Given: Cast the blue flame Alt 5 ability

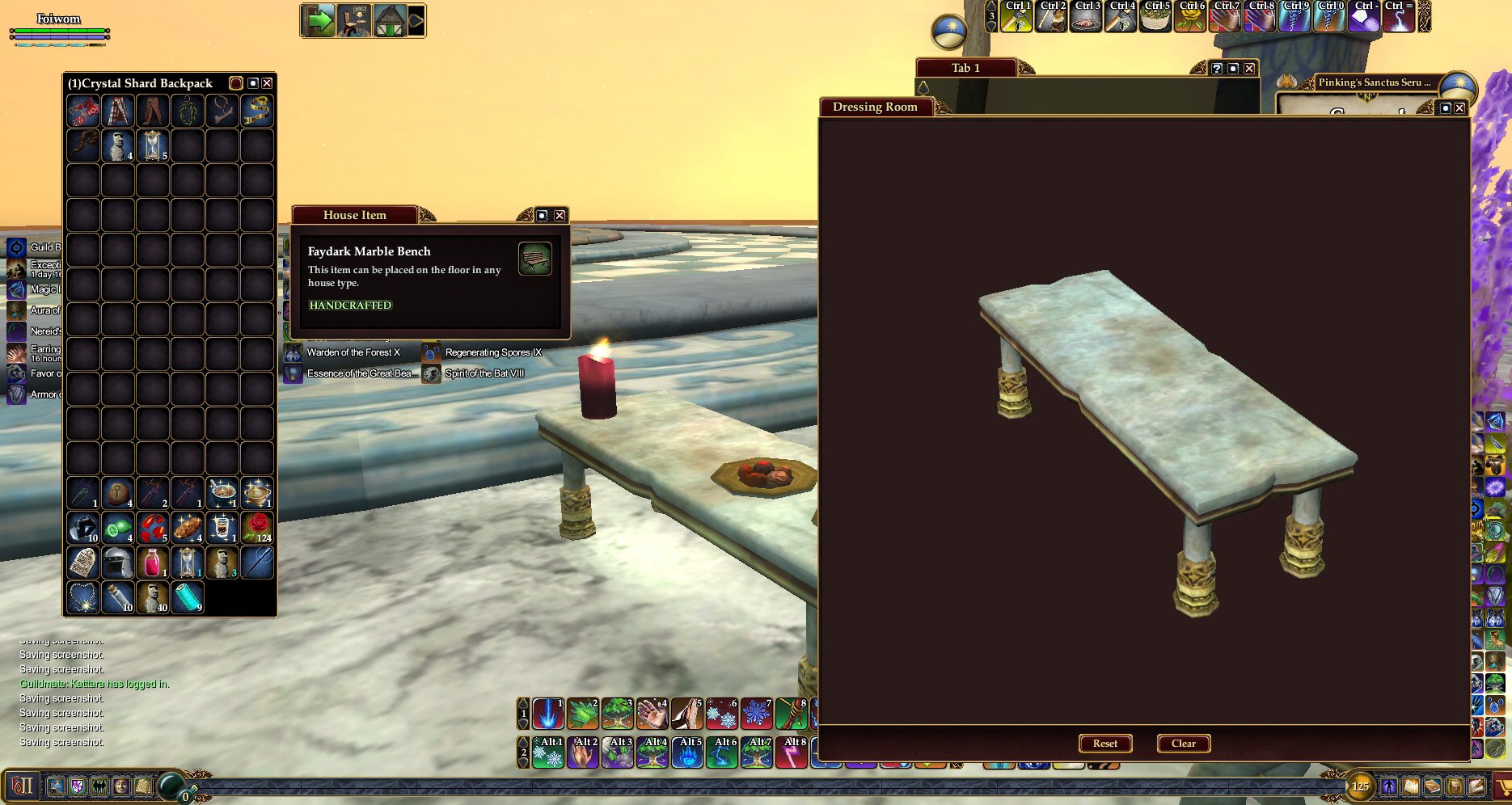Looking at the screenshot, I should click(687, 752).
